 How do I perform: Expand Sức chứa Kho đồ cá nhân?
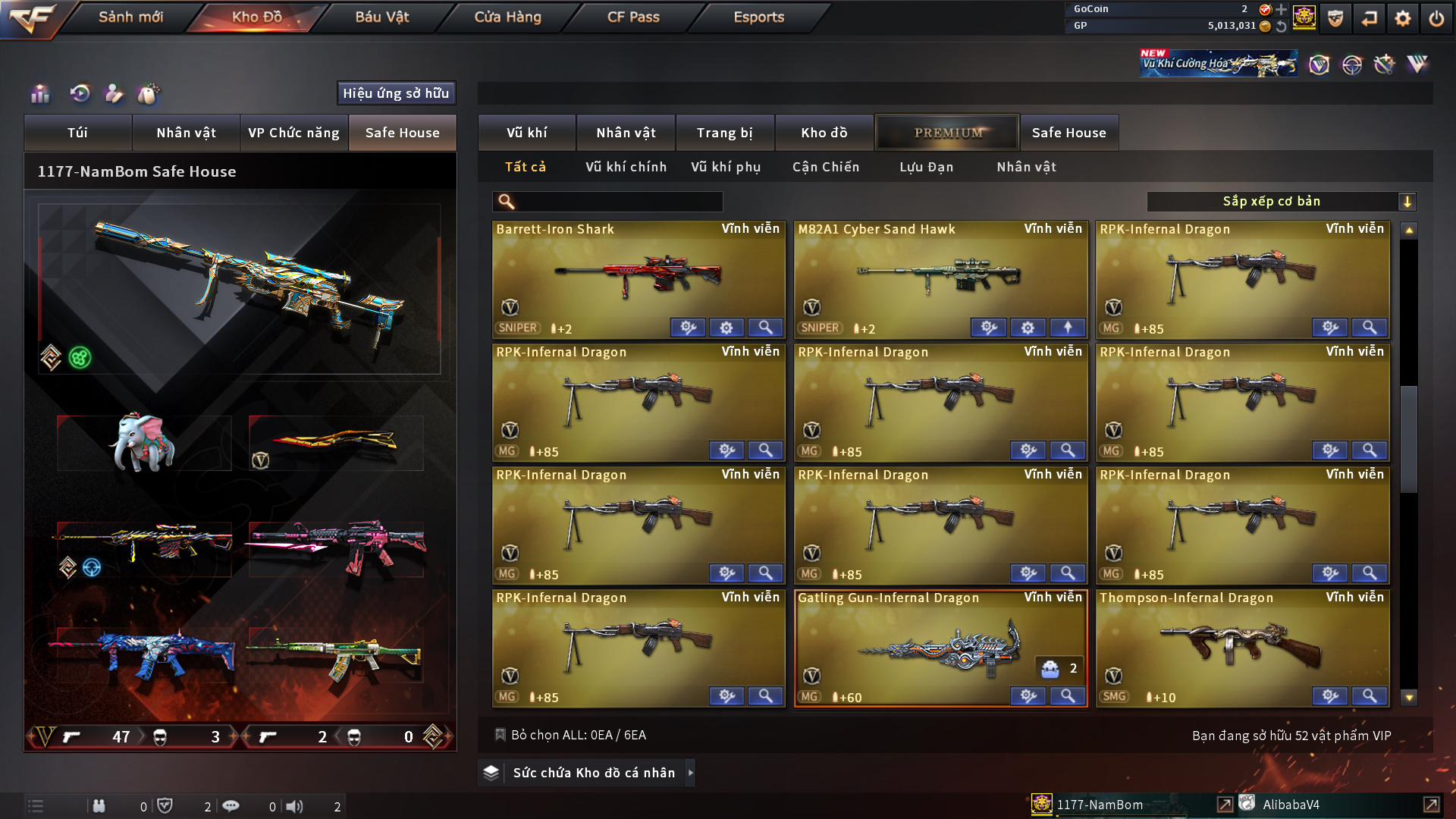(593, 773)
